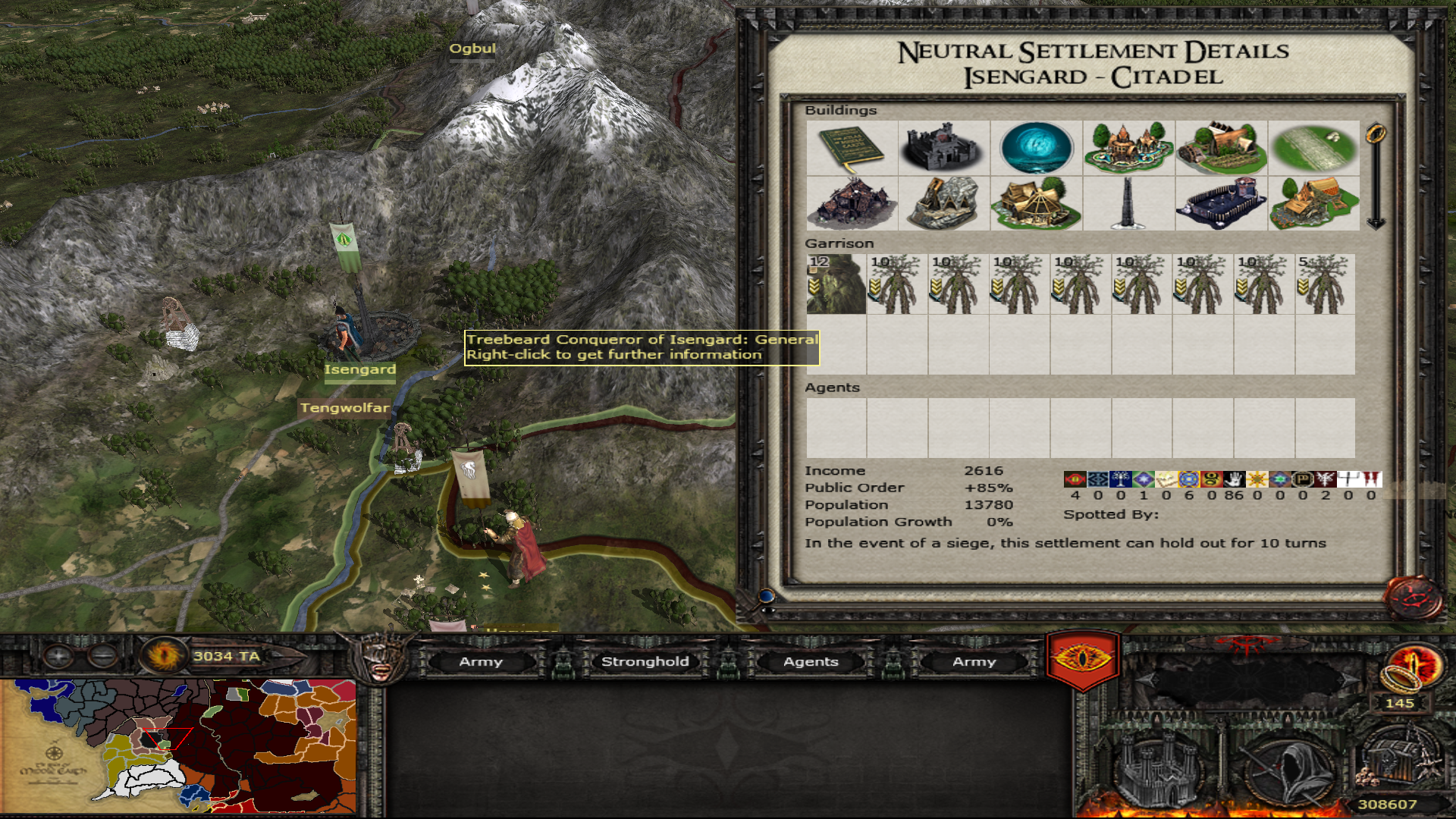
Task: Select Treebeard's general card in the garrison
Action: 836,284
